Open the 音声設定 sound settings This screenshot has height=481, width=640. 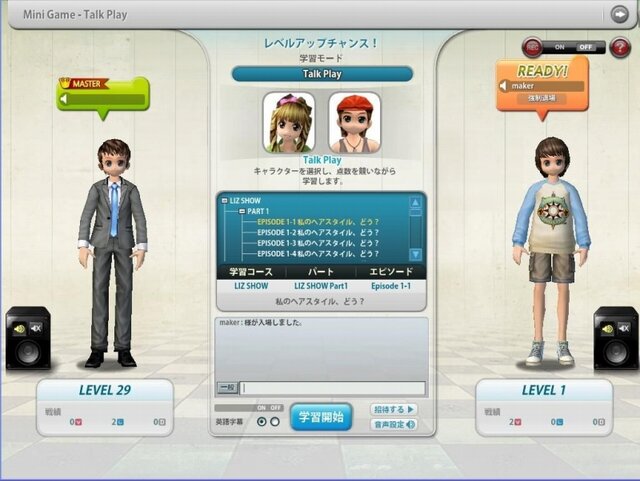coord(394,425)
